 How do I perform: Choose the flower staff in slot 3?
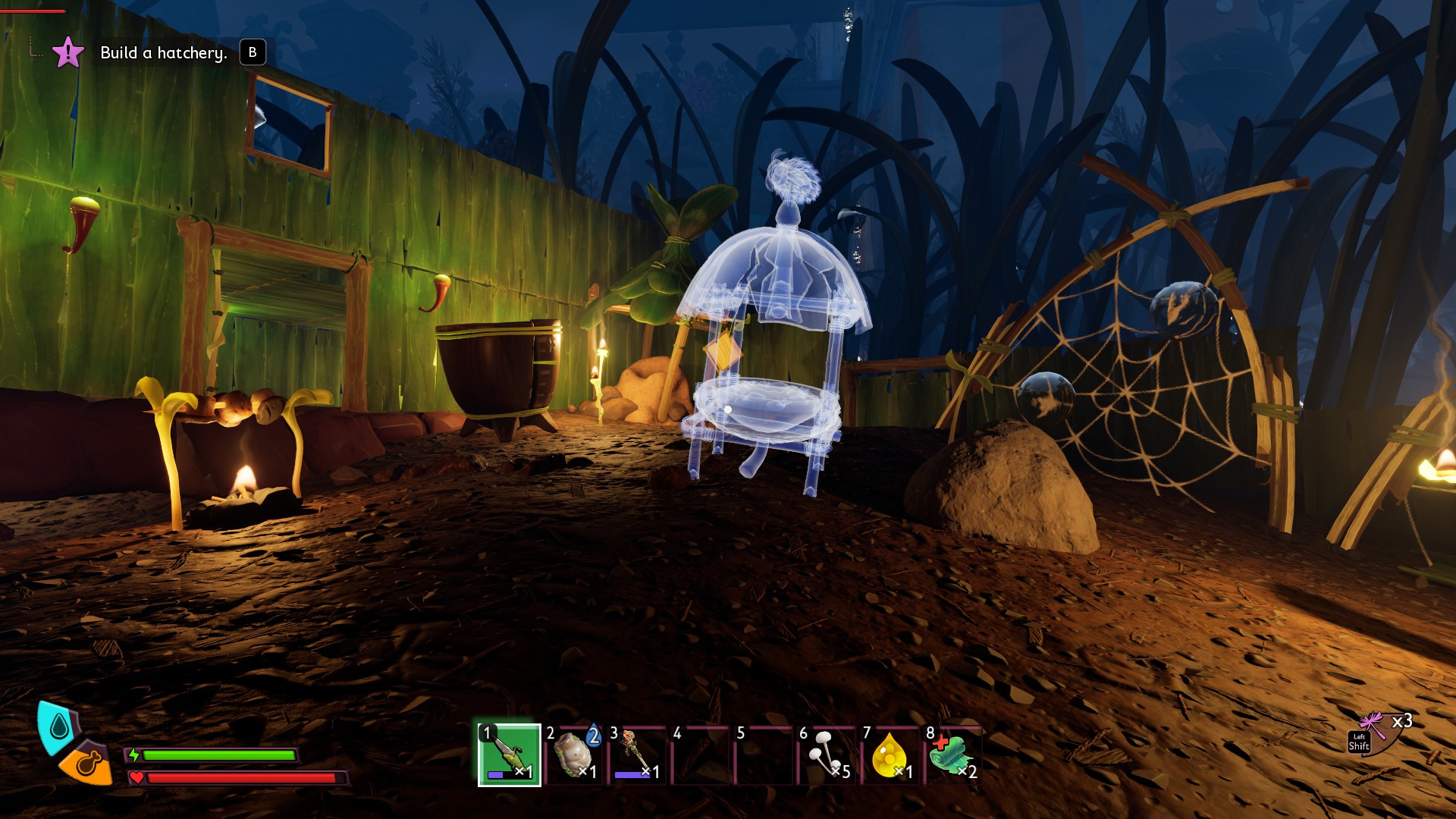[x=636, y=755]
